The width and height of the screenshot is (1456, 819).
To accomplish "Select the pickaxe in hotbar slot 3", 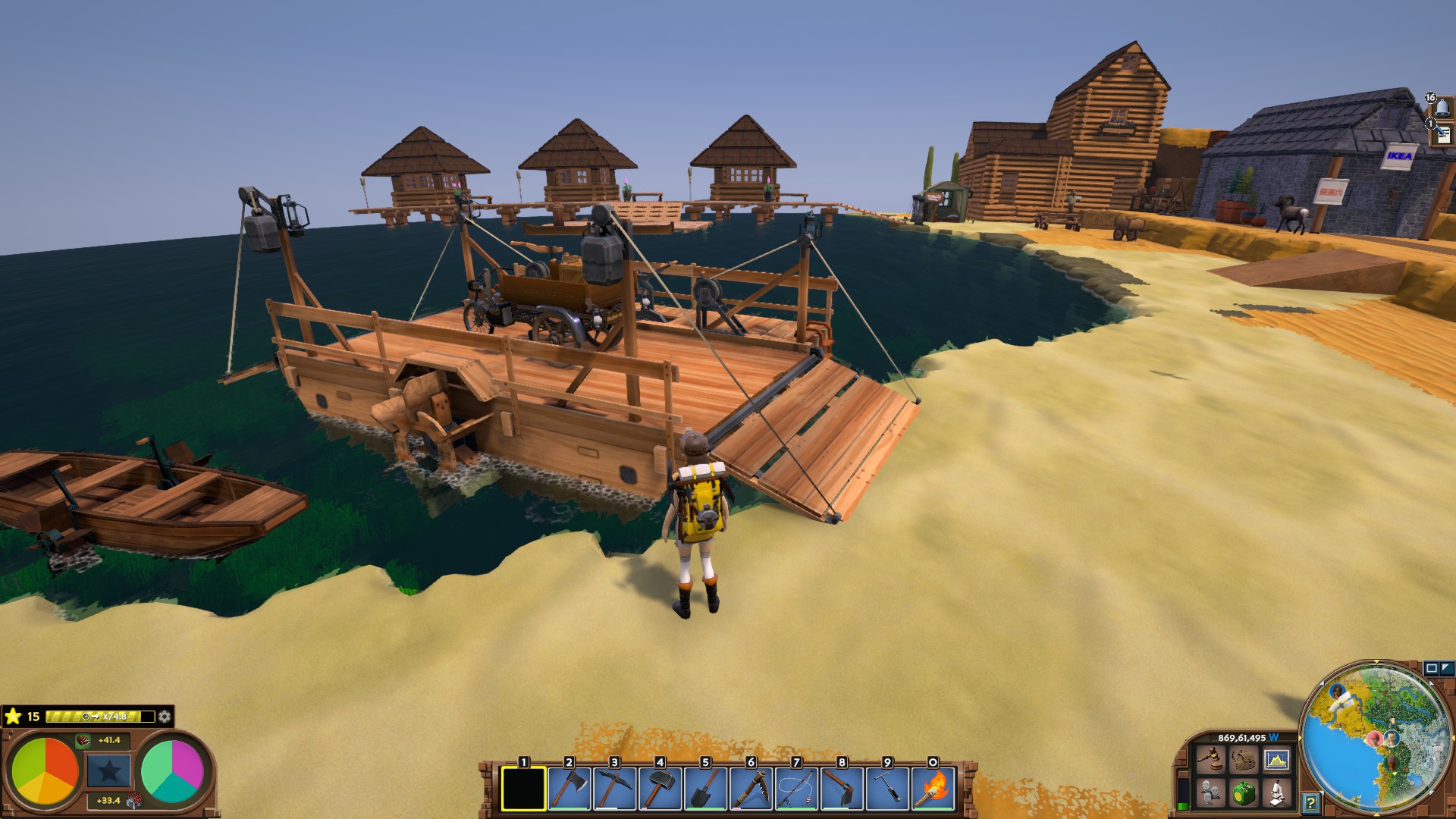I will click(x=614, y=789).
